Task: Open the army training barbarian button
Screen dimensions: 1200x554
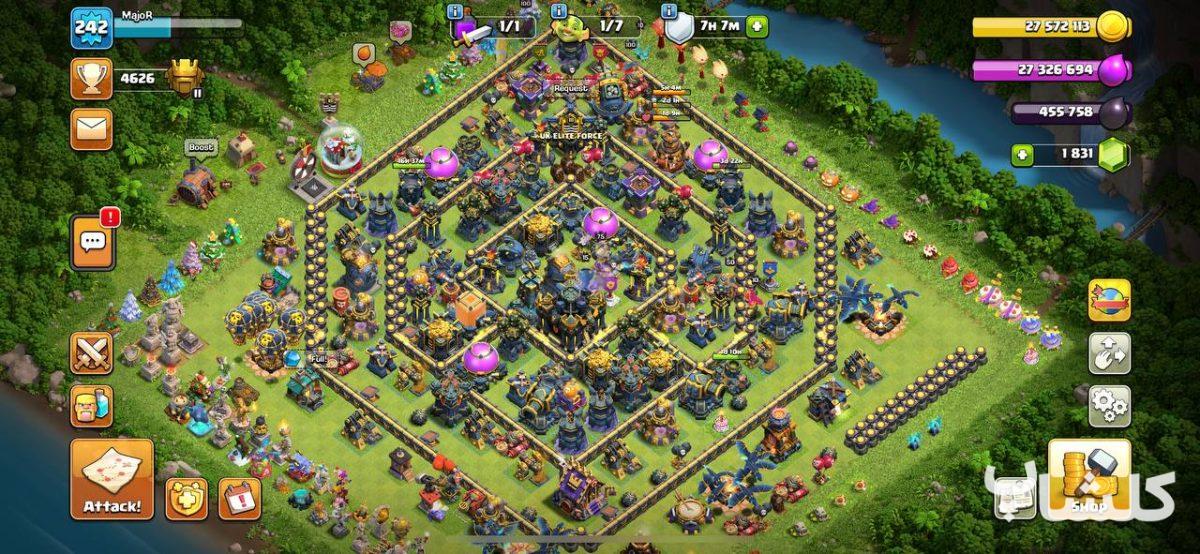Action: pos(91,406)
